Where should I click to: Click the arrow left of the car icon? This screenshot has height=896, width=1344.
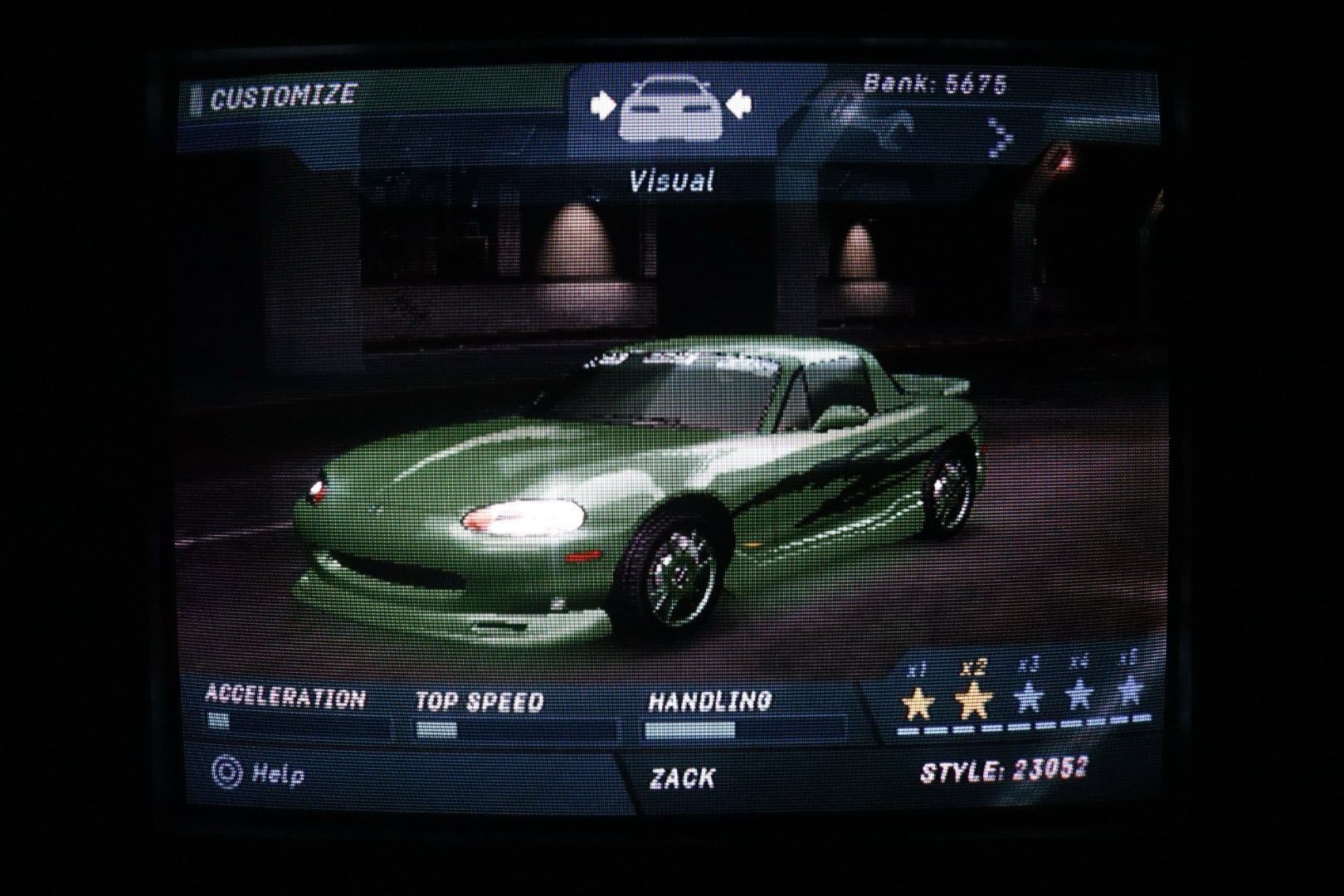pyautogui.click(x=604, y=105)
